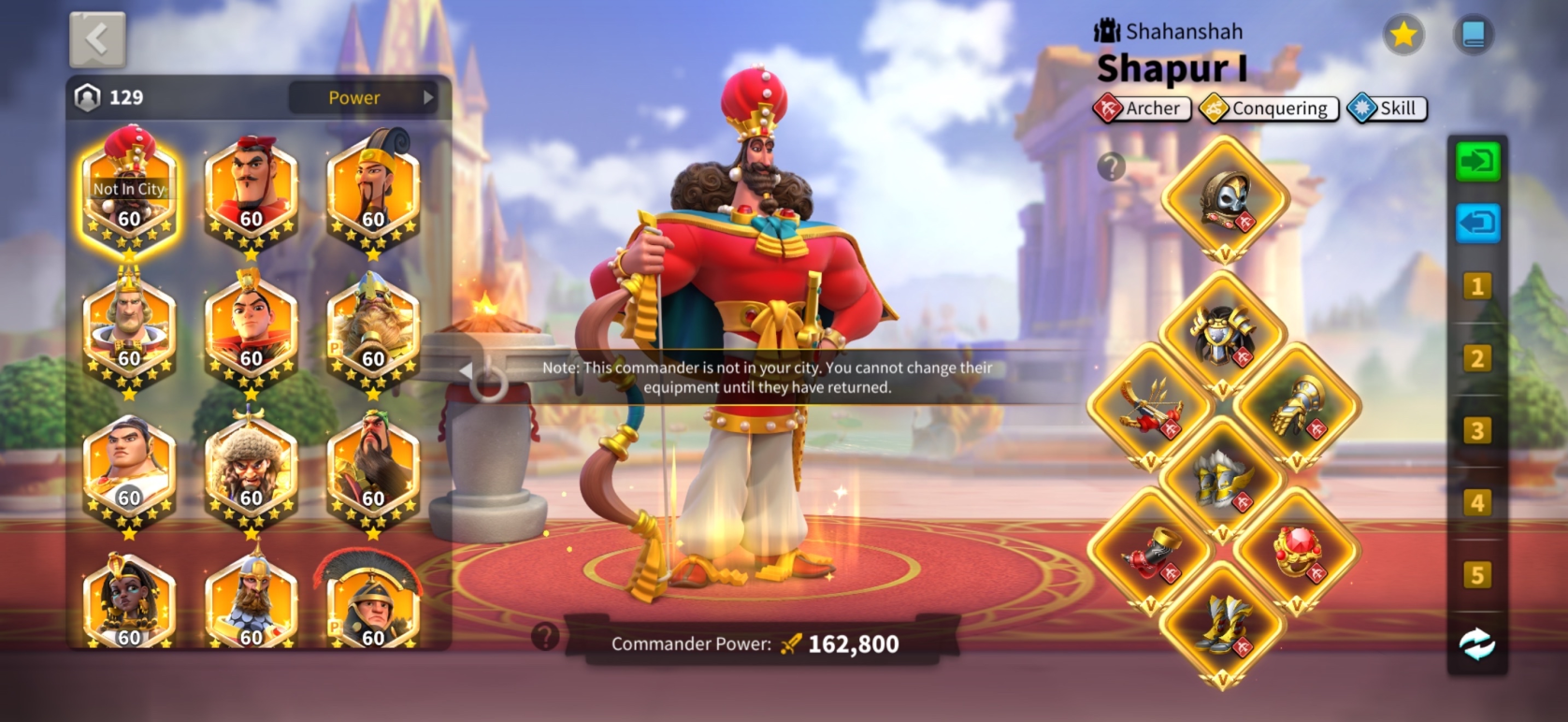Select the ruby ring accessory slot
The width and height of the screenshot is (1568, 722).
click(x=1297, y=552)
